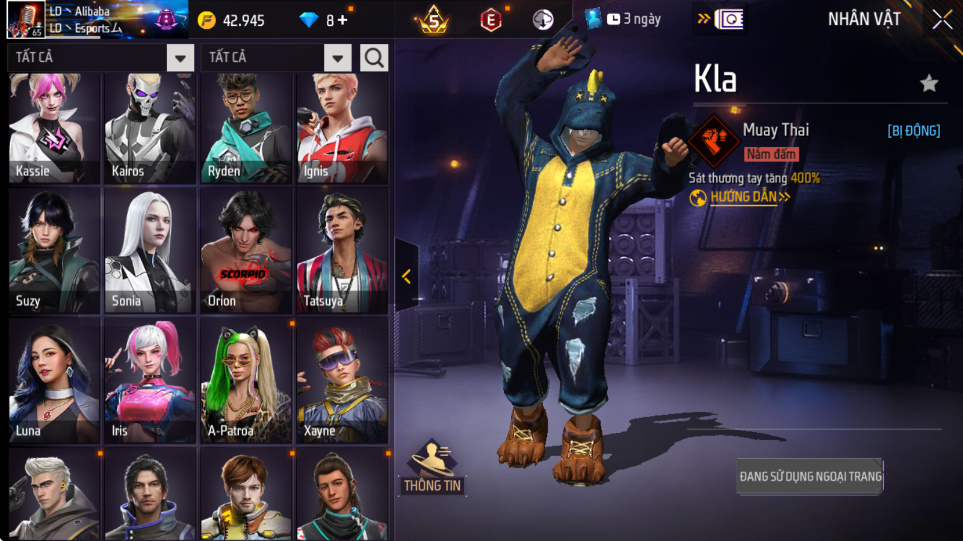Select the Suzy character tile
Image resolution: width=963 pixels, height=541 pixels.
tap(55, 252)
